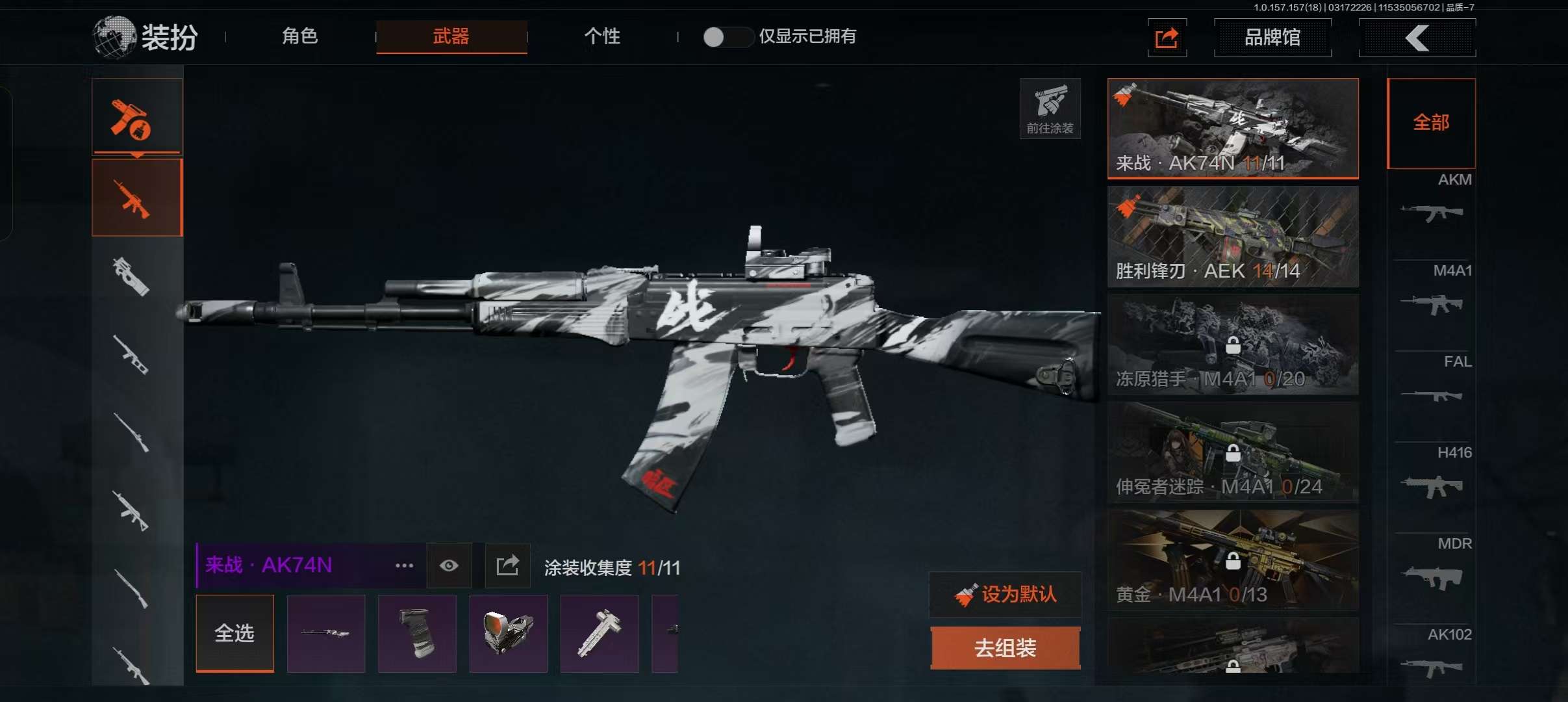Choose the 伸冤者迷踪 M4A1 skin
This screenshot has height=702, width=1568.
[1232, 452]
